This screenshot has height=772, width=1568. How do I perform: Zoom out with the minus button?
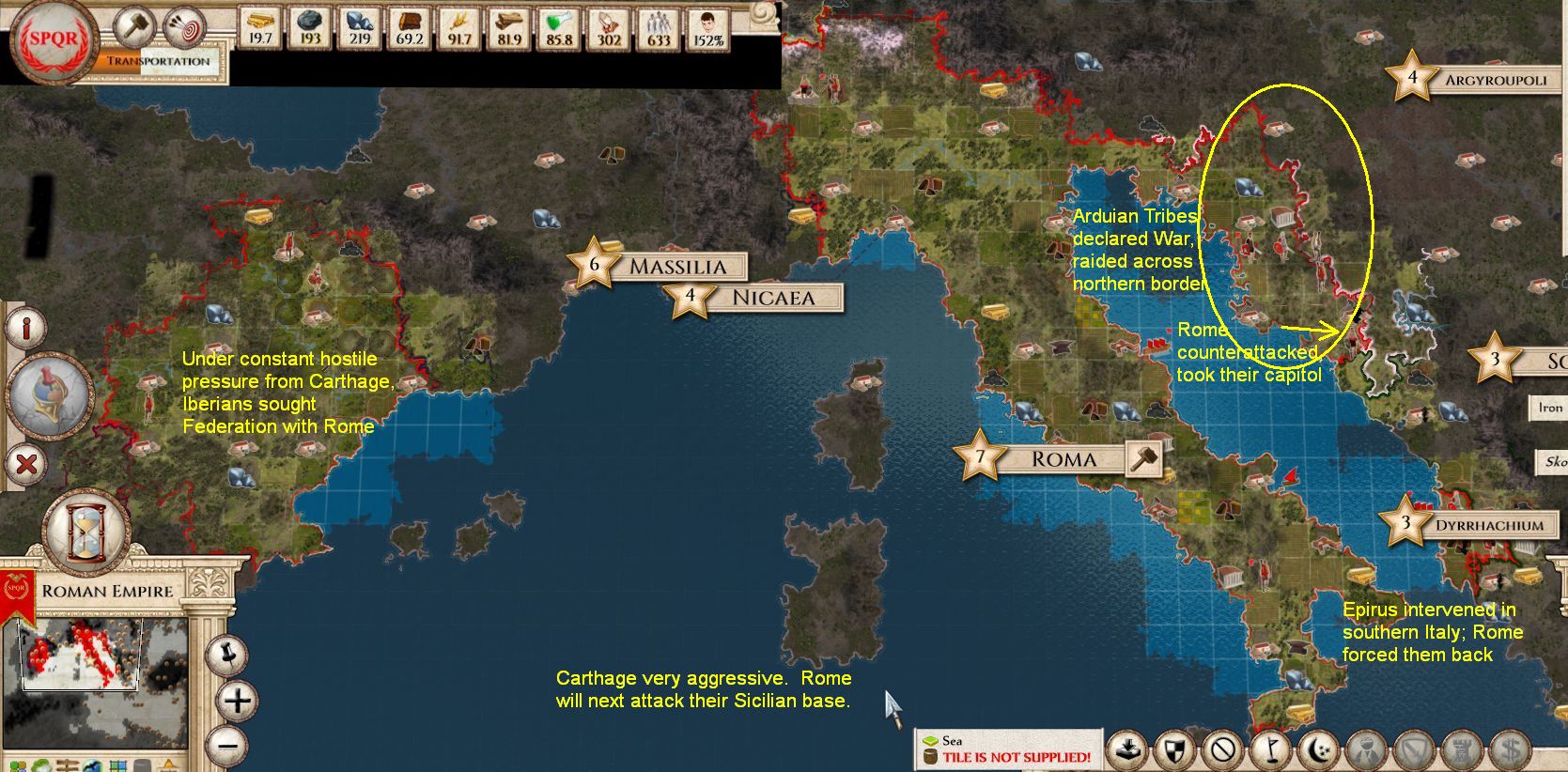click(x=229, y=748)
